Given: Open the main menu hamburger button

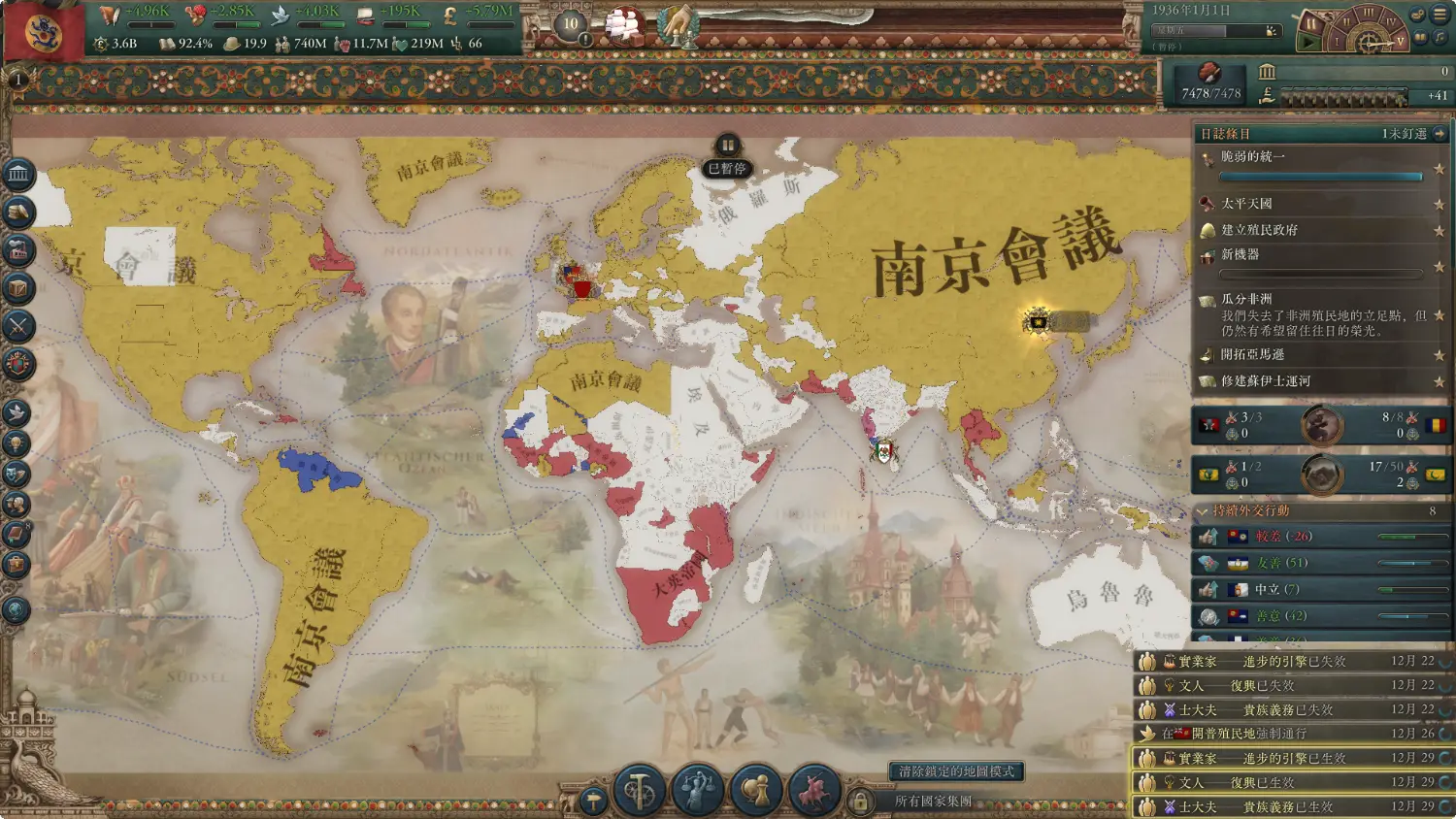Looking at the screenshot, I should pyautogui.click(x=1439, y=15).
